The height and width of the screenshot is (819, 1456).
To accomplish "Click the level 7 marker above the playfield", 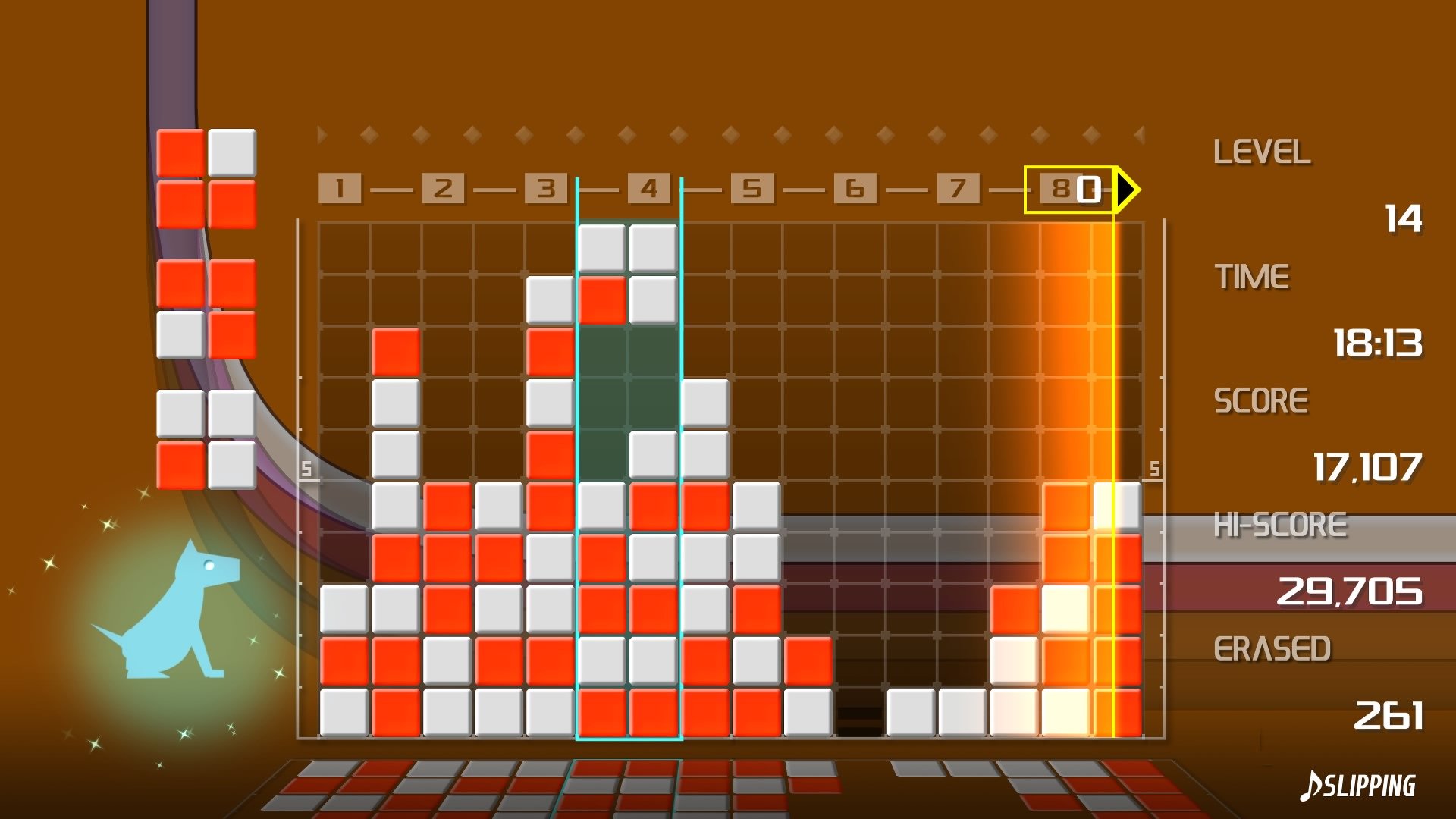I will click(959, 188).
